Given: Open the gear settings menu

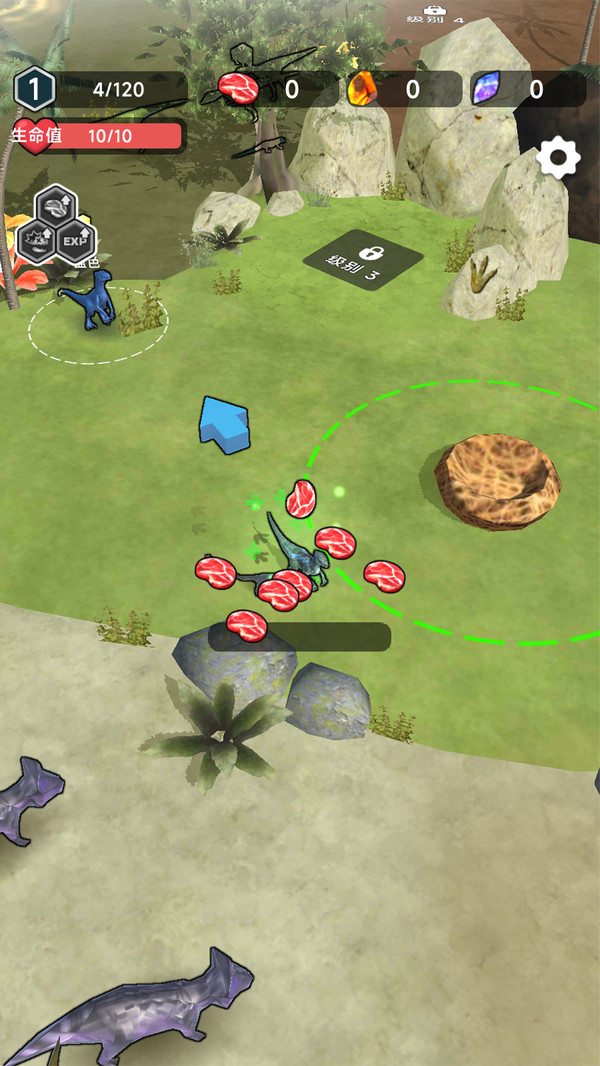Looking at the screenshot, I should (x=558, y=158).
